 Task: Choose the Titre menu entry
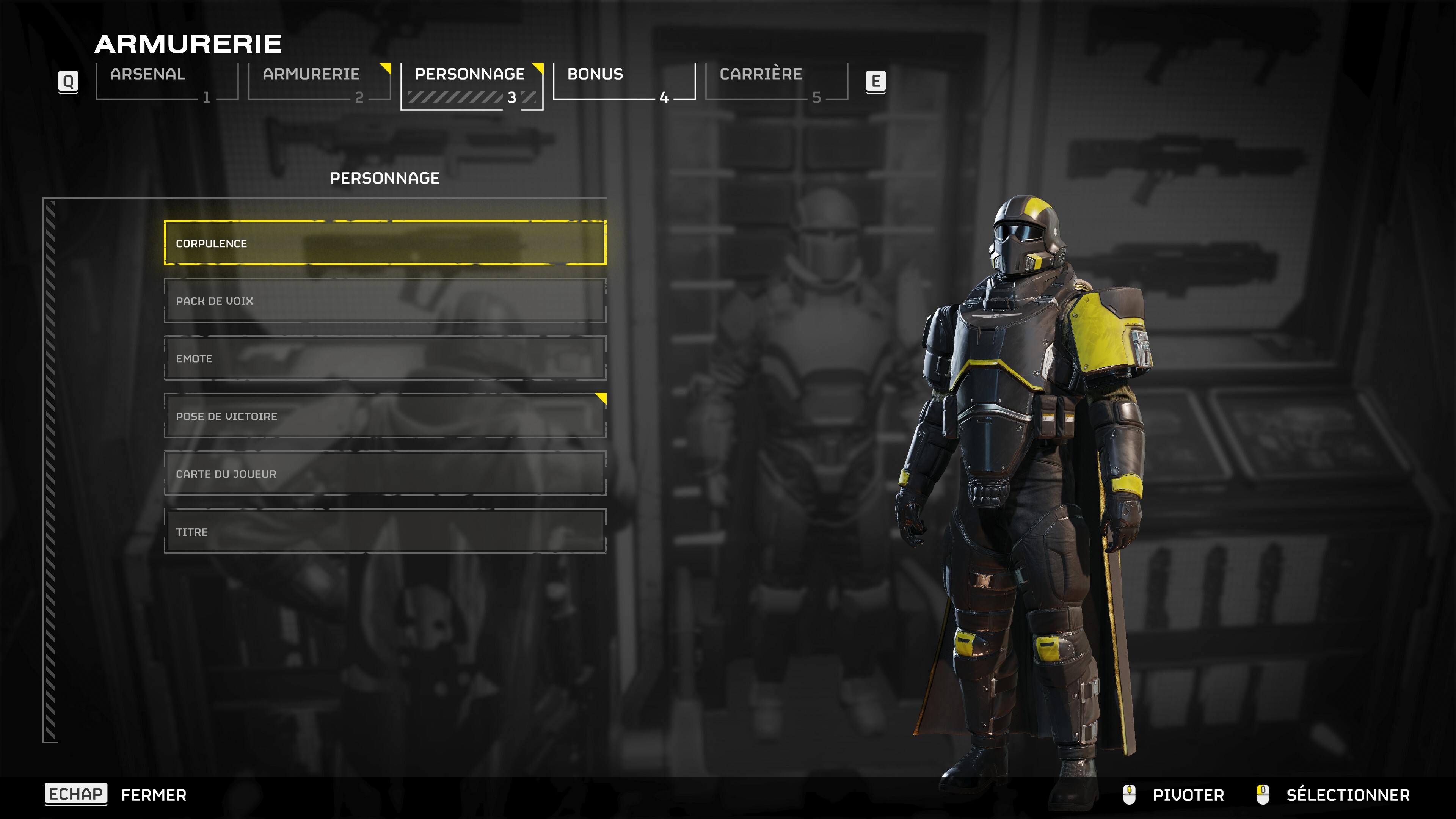click(x=385, y=531)
